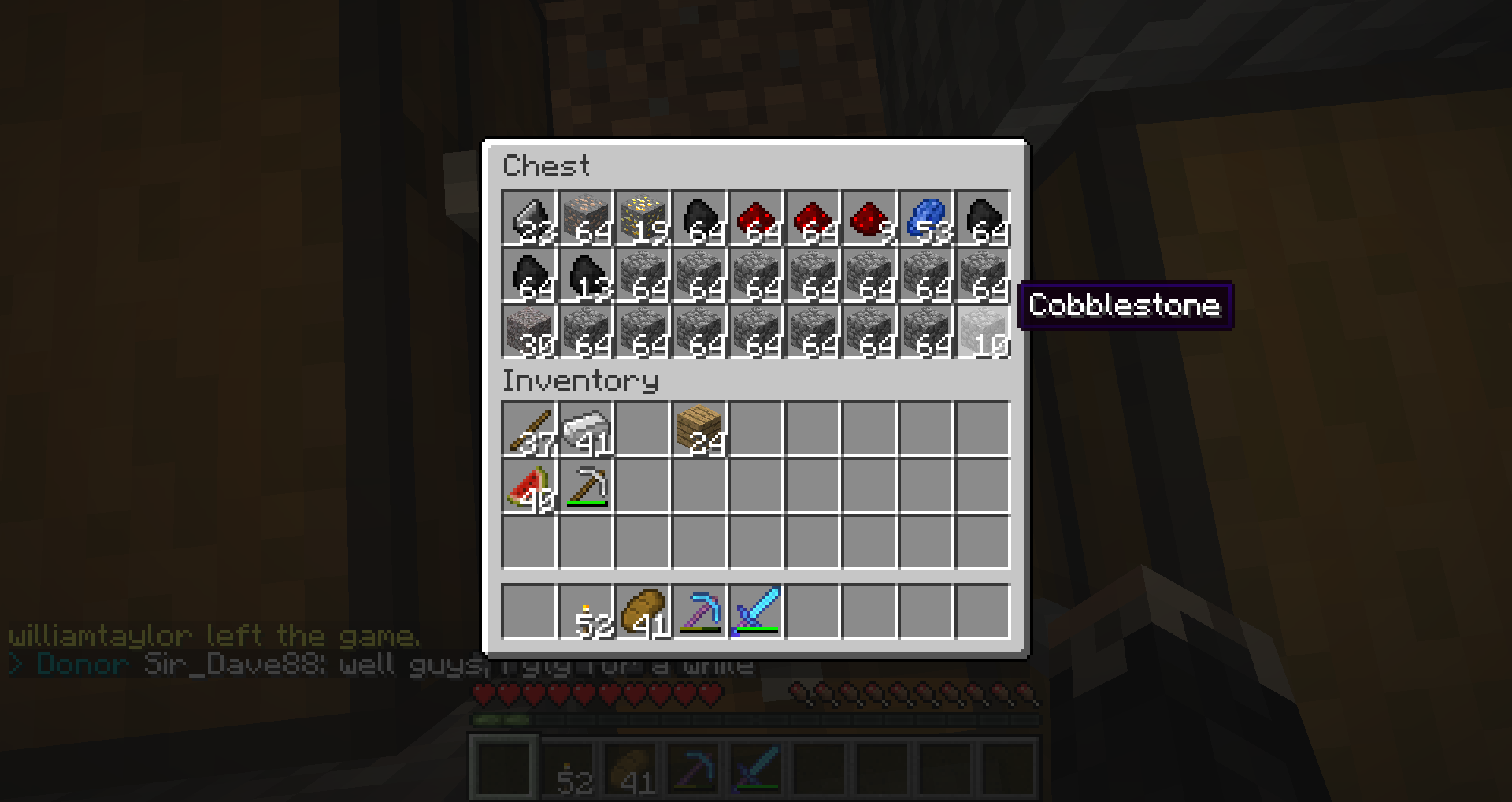Take the gold ore stack from the chest
1512x802 pixels.
coord(643,218)
